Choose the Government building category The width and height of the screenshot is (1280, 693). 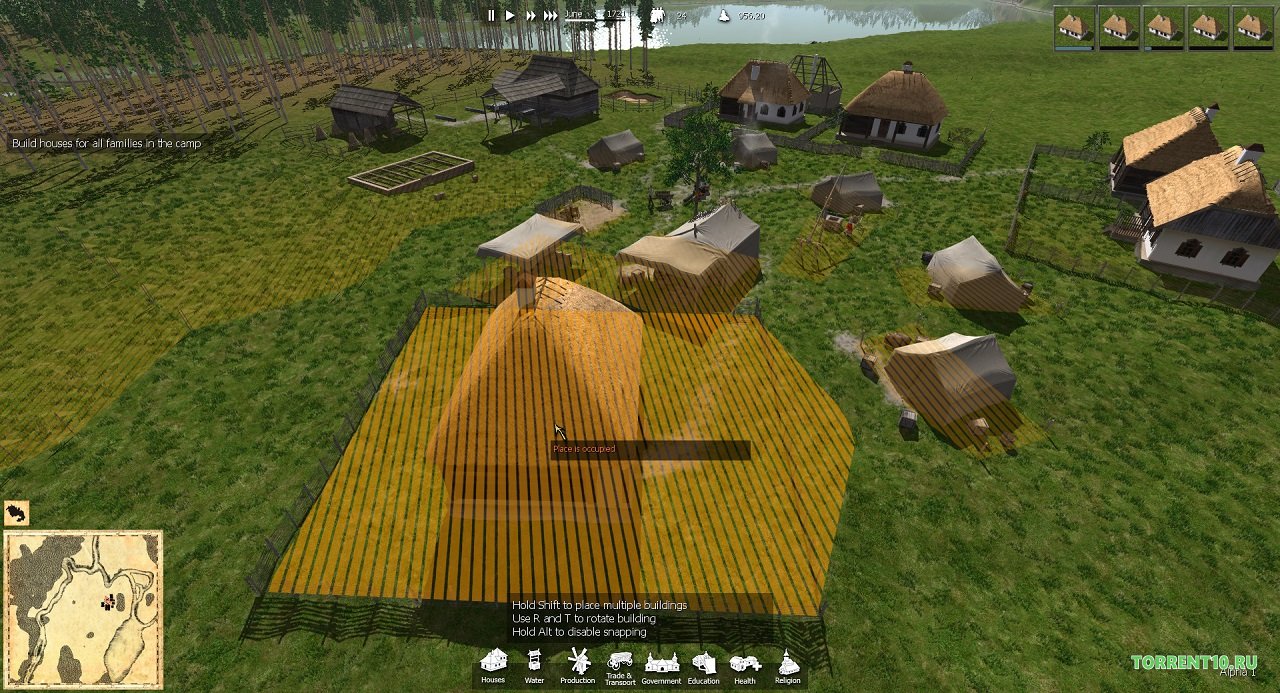pyautogui.click(x=661, y=665)
